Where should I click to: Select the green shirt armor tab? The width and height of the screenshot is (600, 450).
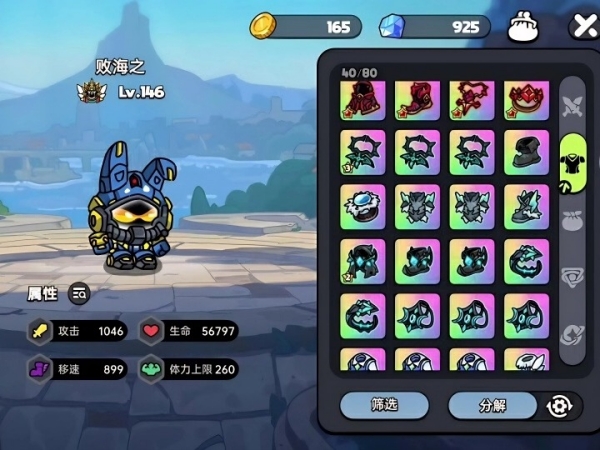point(572,159)
